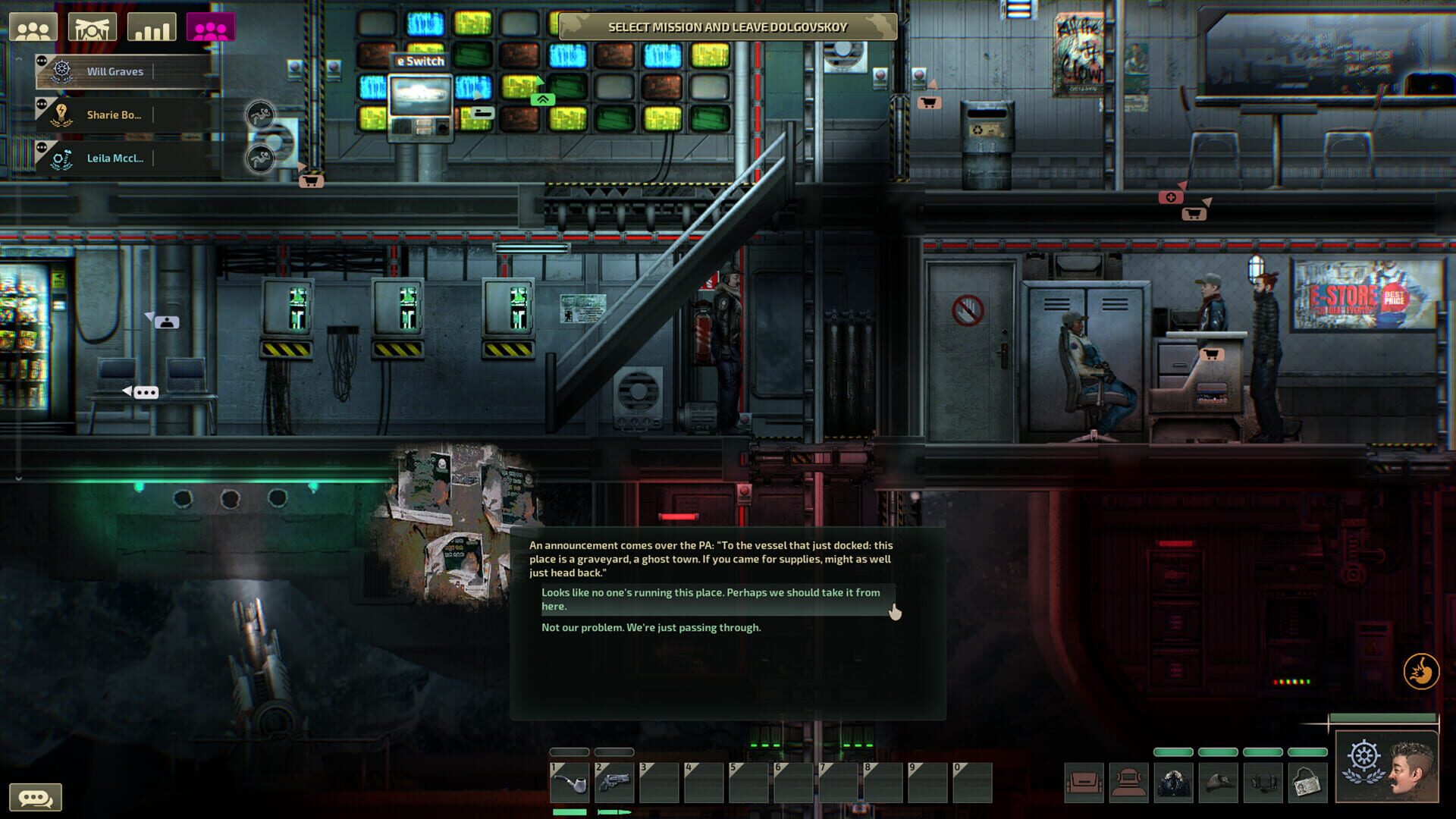Collapse the crew list using the chevron arrow

[x=20, y=59]
